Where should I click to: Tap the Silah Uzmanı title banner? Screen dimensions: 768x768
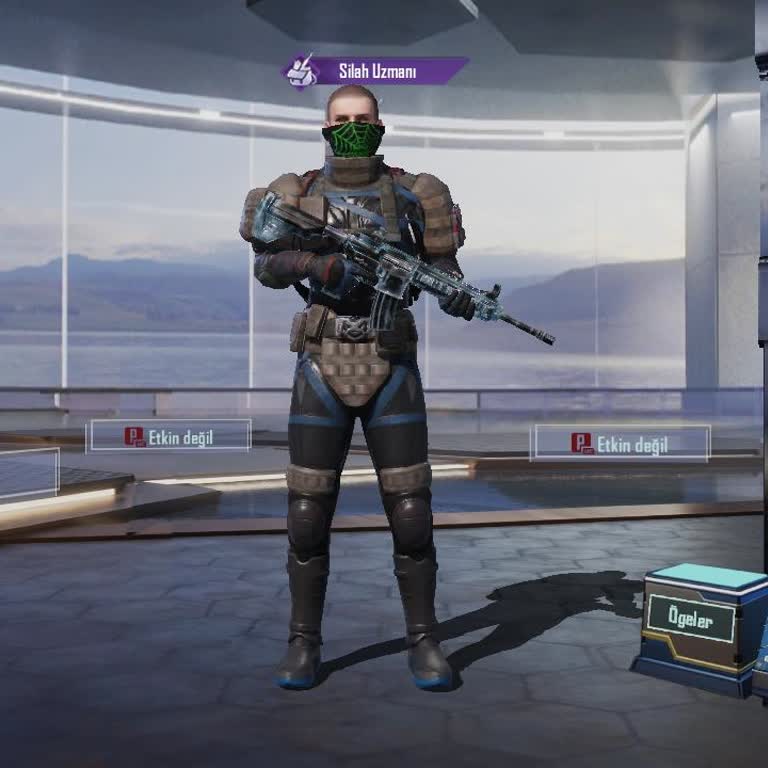click(376, 71)
